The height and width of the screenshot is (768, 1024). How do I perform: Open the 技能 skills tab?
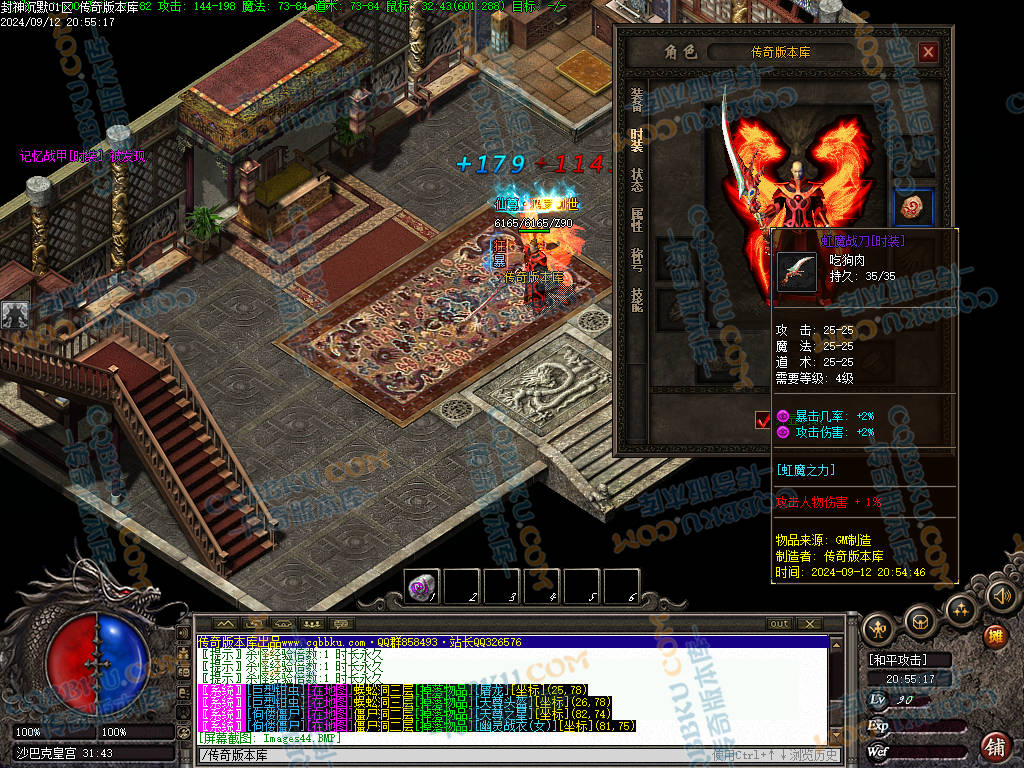click(x=637, y=299)
